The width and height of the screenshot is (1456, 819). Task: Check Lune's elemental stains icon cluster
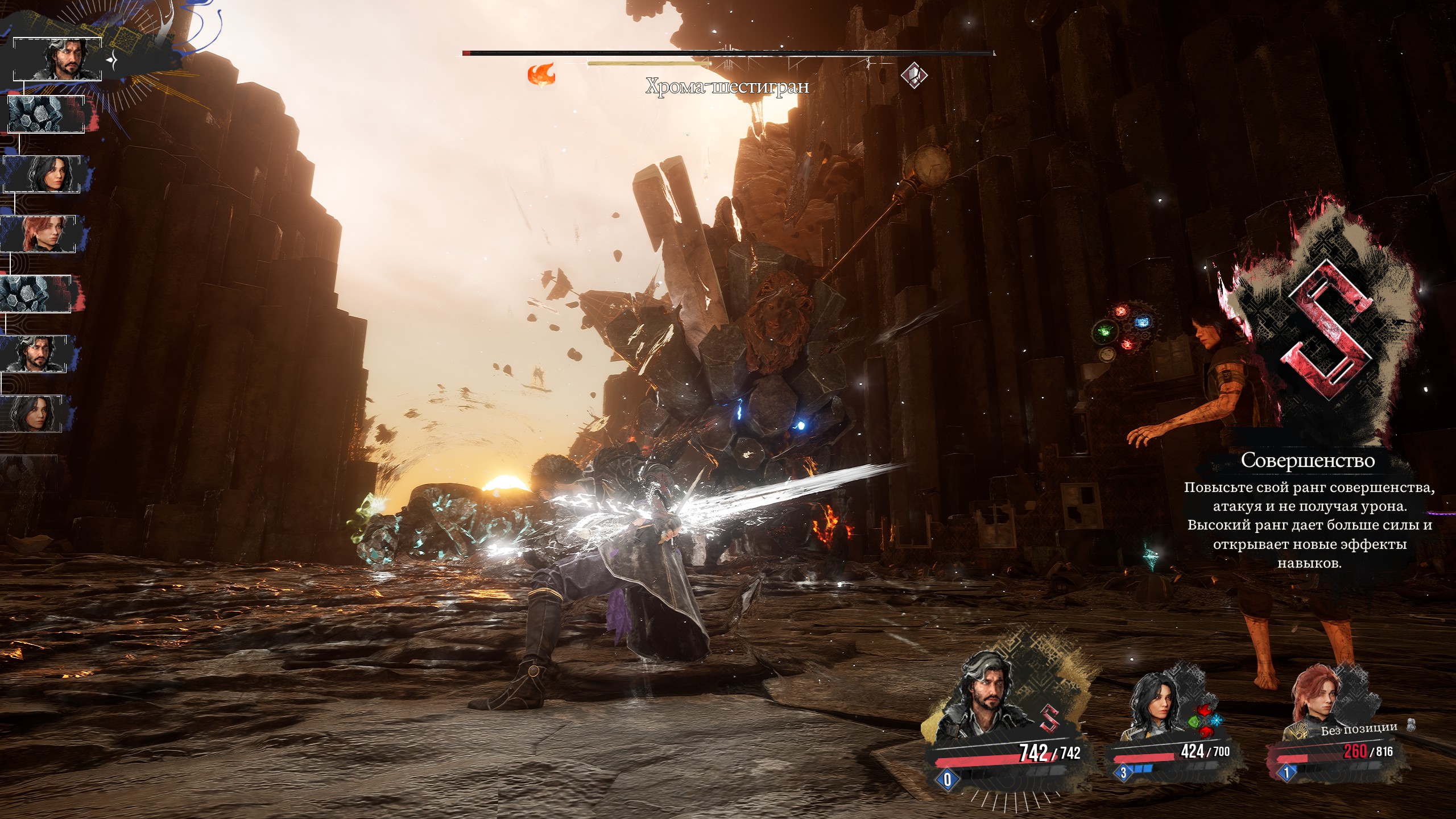[x=1205, y=719]
